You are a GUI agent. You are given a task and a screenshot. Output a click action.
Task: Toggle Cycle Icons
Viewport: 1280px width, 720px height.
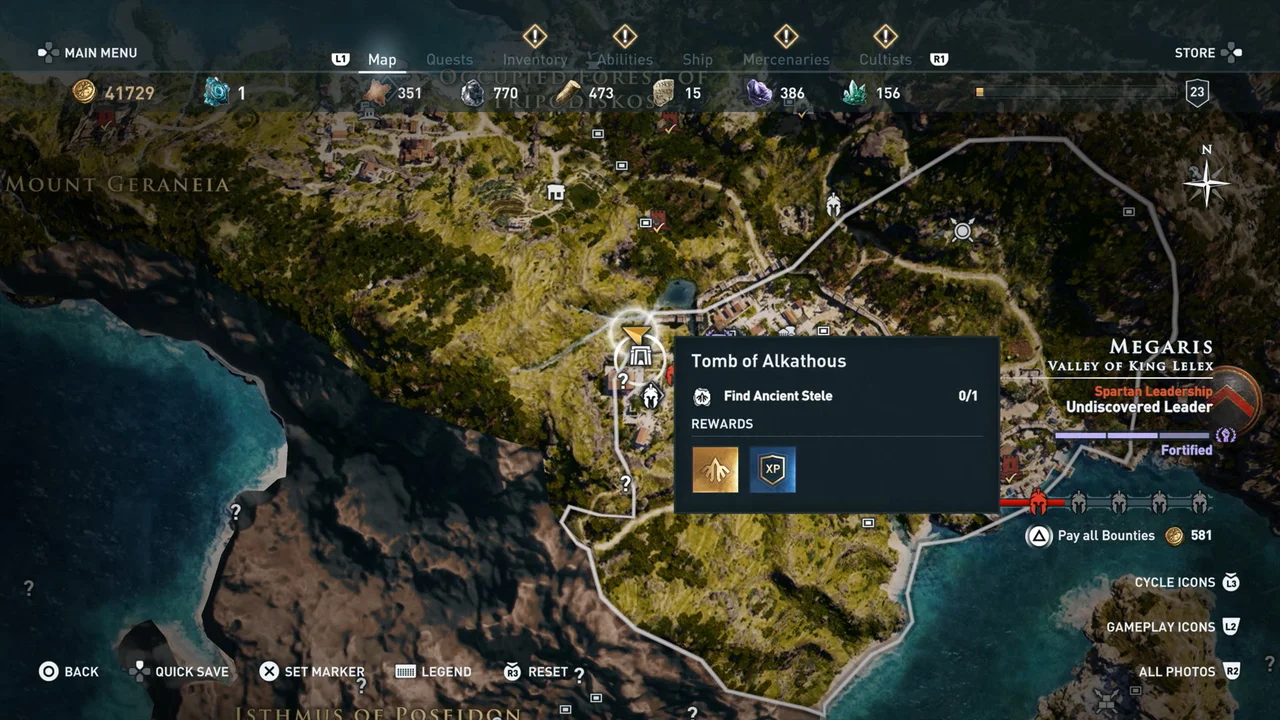[1175, 583]
